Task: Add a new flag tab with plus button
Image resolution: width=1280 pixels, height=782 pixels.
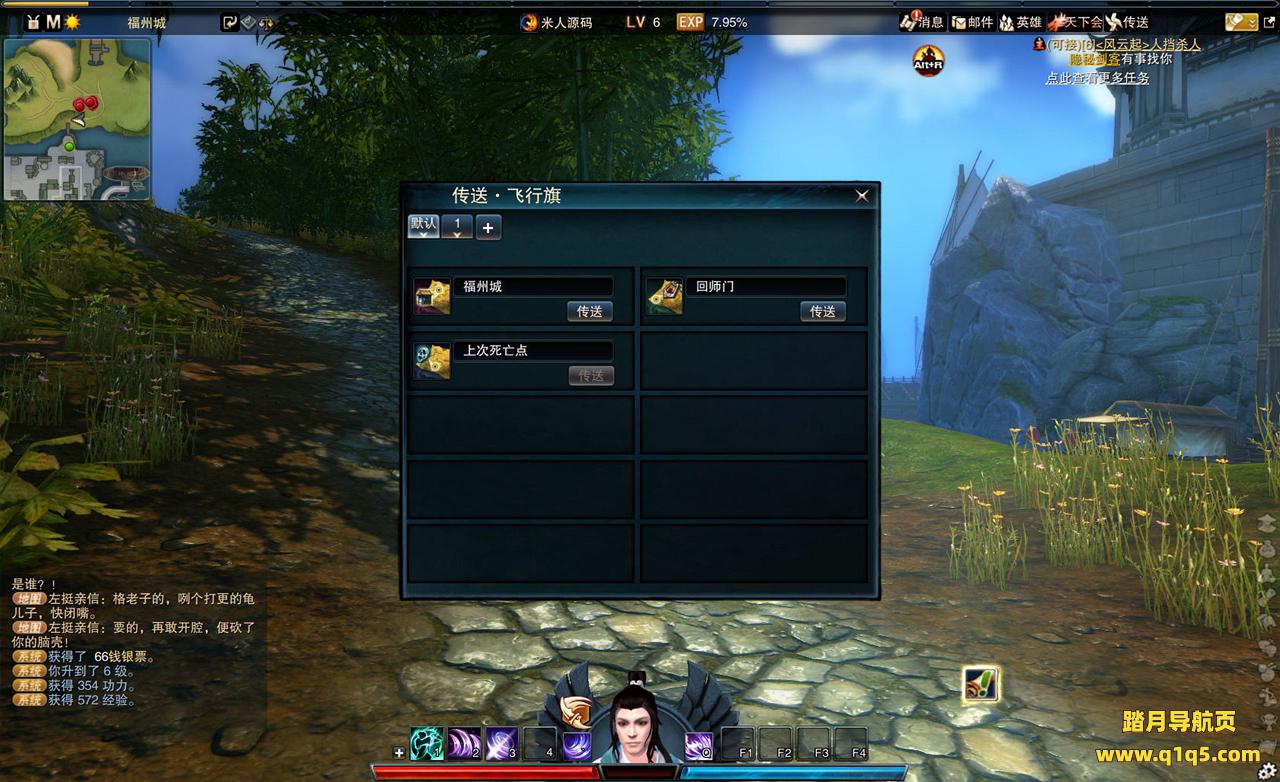Action: 488,227
